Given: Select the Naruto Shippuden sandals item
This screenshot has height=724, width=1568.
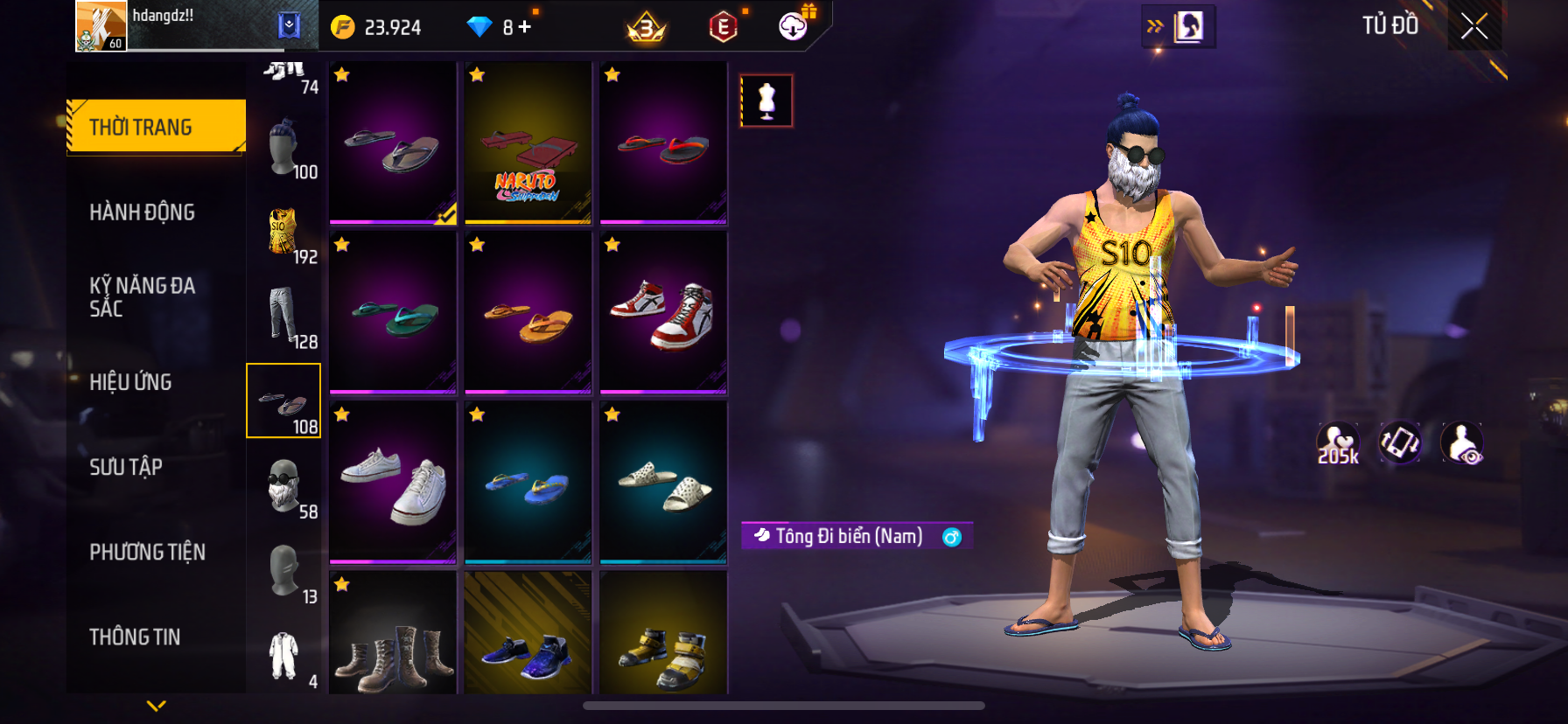Looking at the screenshot, I should [528, 143].
